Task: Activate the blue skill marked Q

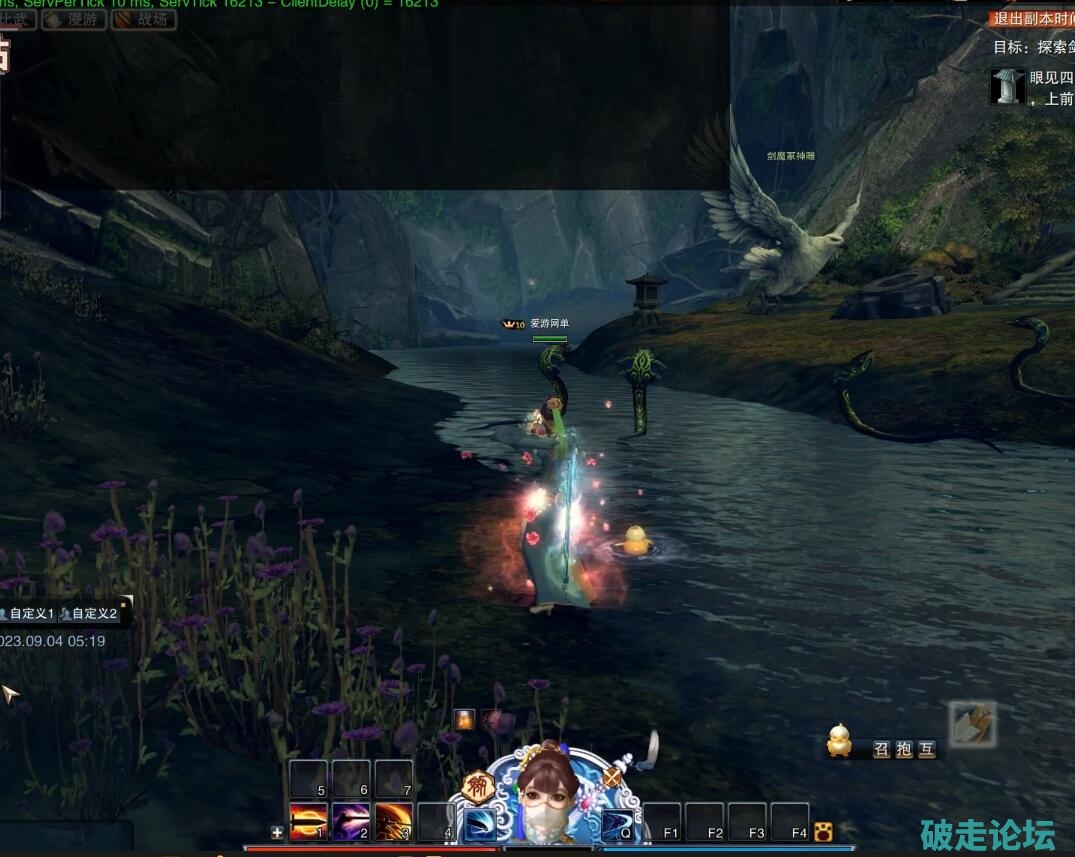Action: click(x=617, y=823)
